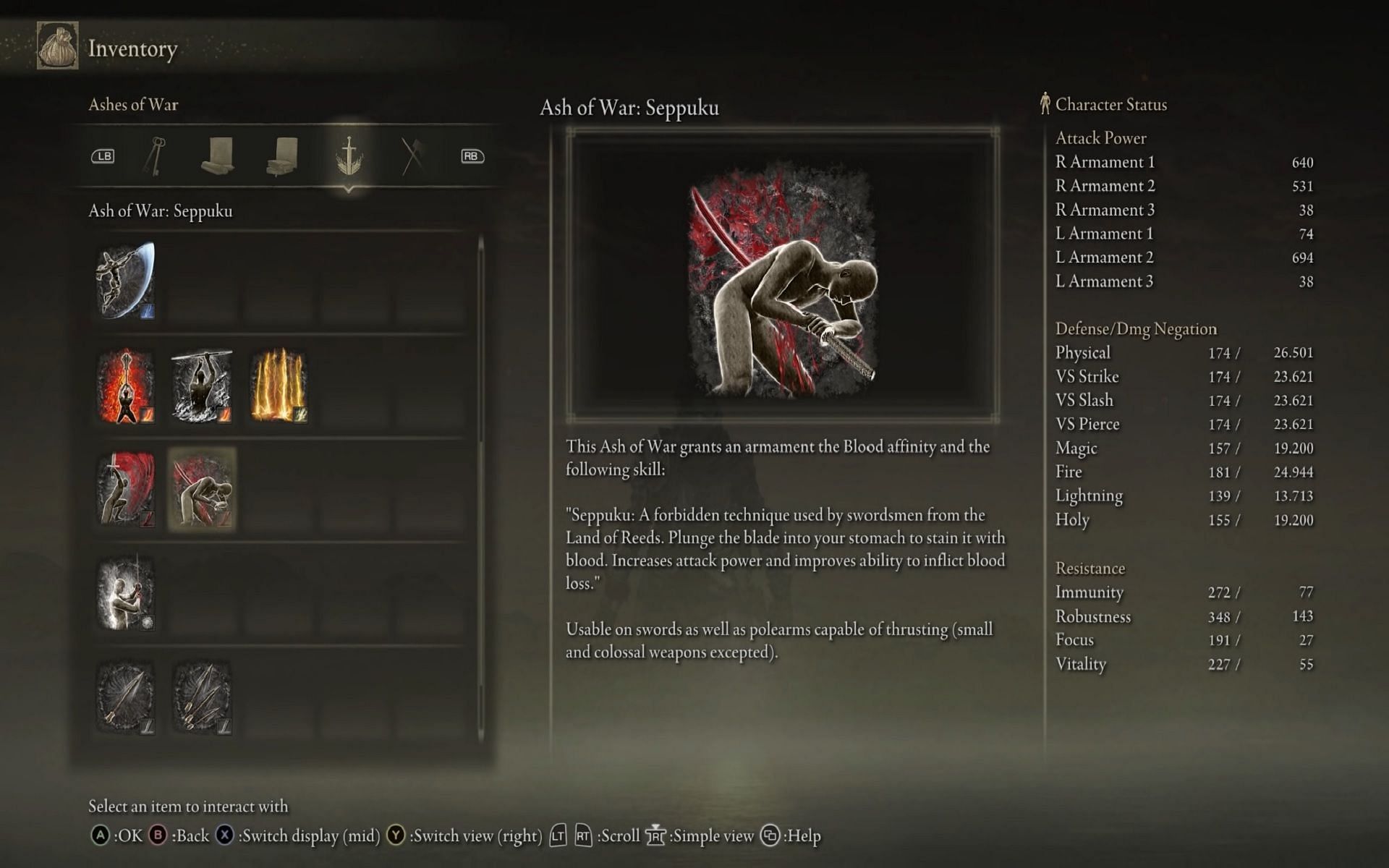
Task: Select the white-glow figure holding sword upright
Action: [125, 593]
